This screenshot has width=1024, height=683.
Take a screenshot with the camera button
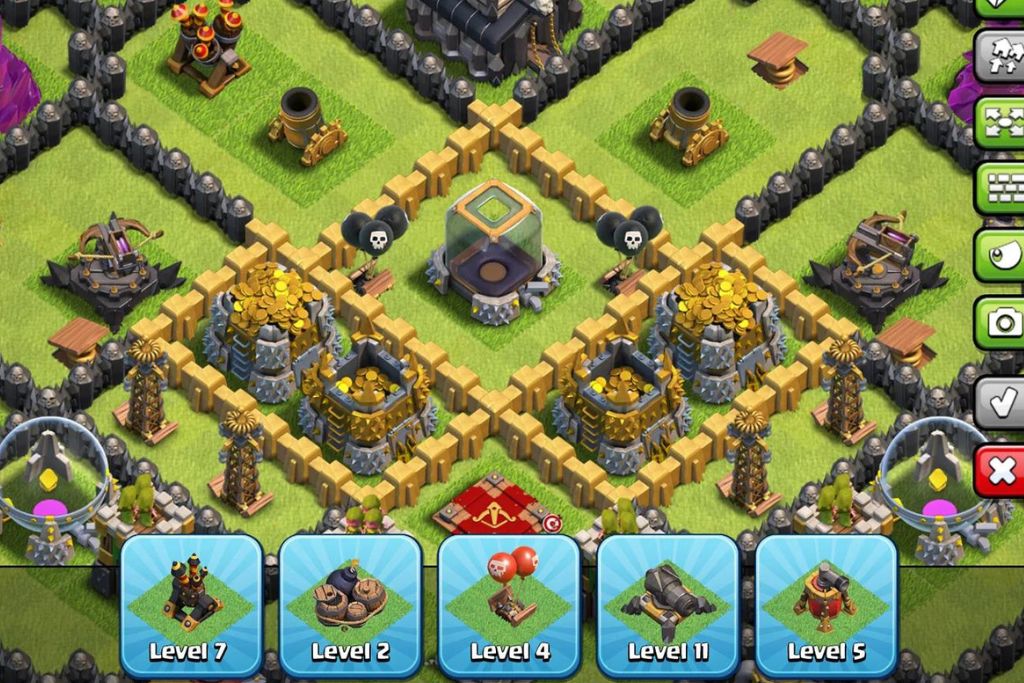[x=1001, y=322]
